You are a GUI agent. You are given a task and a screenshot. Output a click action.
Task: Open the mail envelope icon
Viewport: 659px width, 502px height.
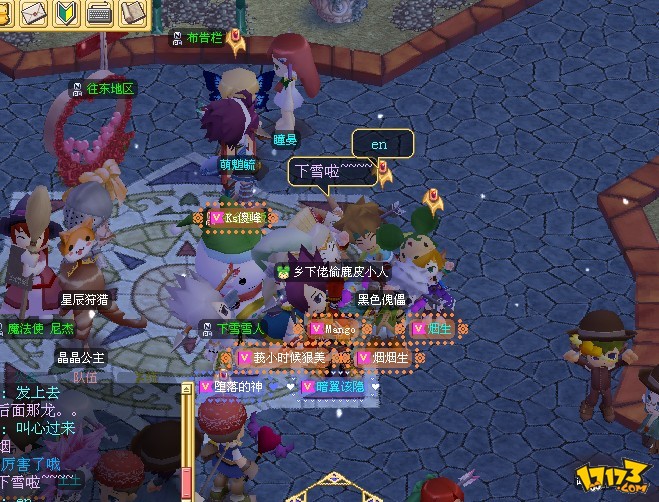coord(33,13)
